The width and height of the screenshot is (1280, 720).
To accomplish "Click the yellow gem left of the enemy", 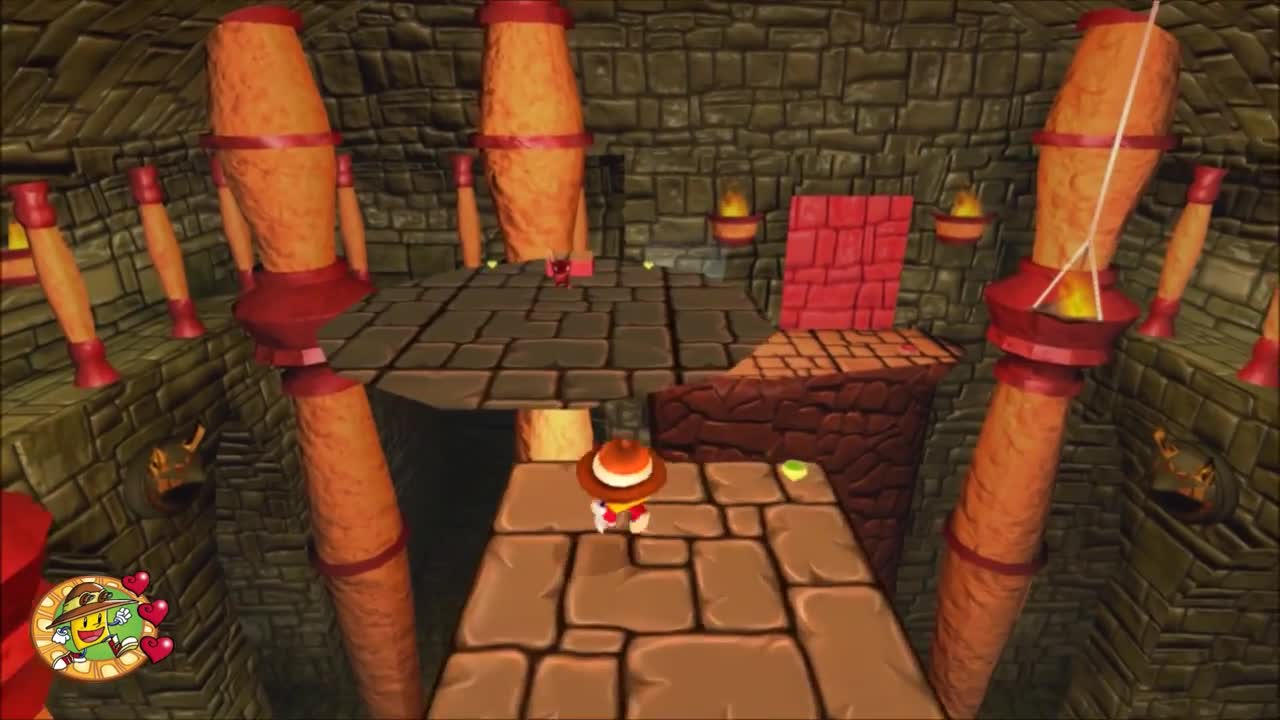I will (492, 265).
